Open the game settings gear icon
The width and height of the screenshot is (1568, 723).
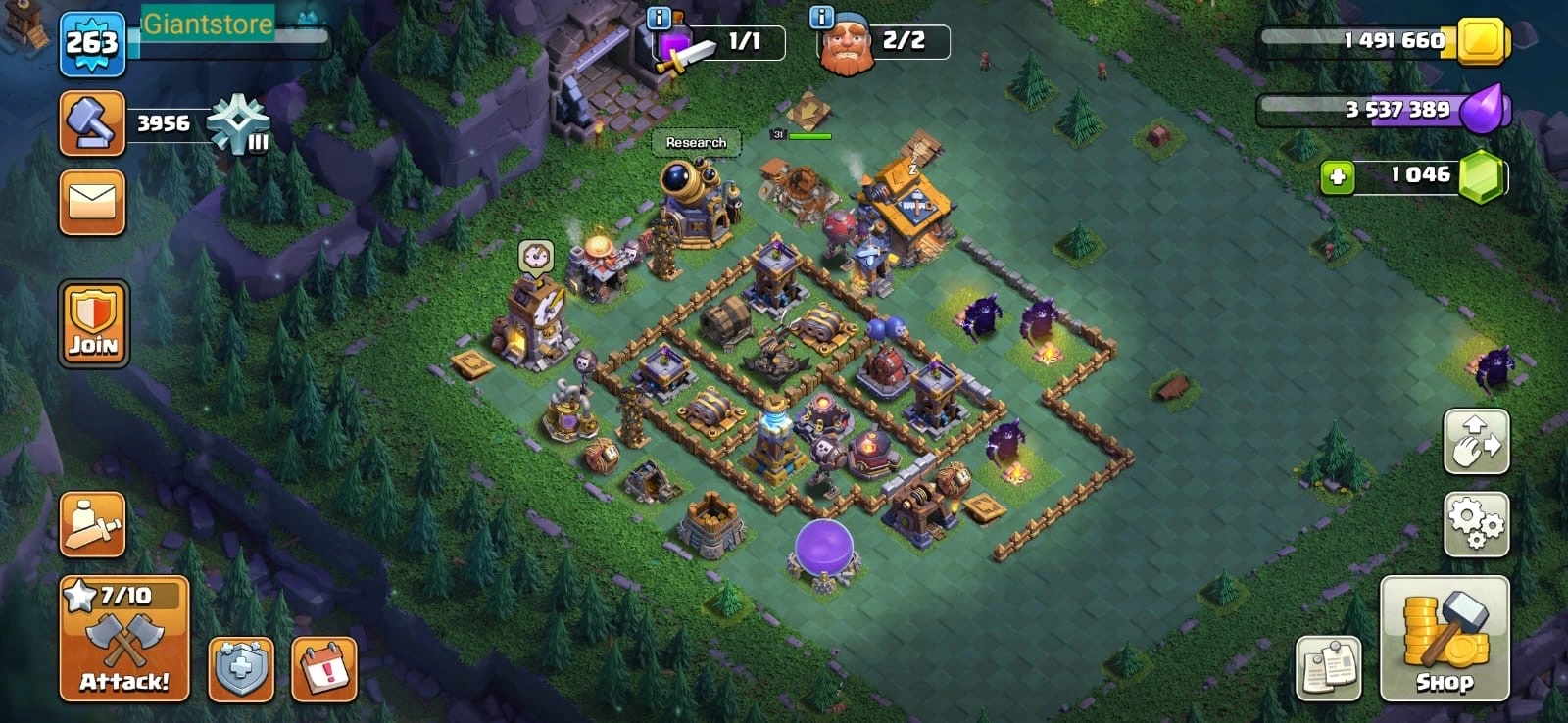1477,525
